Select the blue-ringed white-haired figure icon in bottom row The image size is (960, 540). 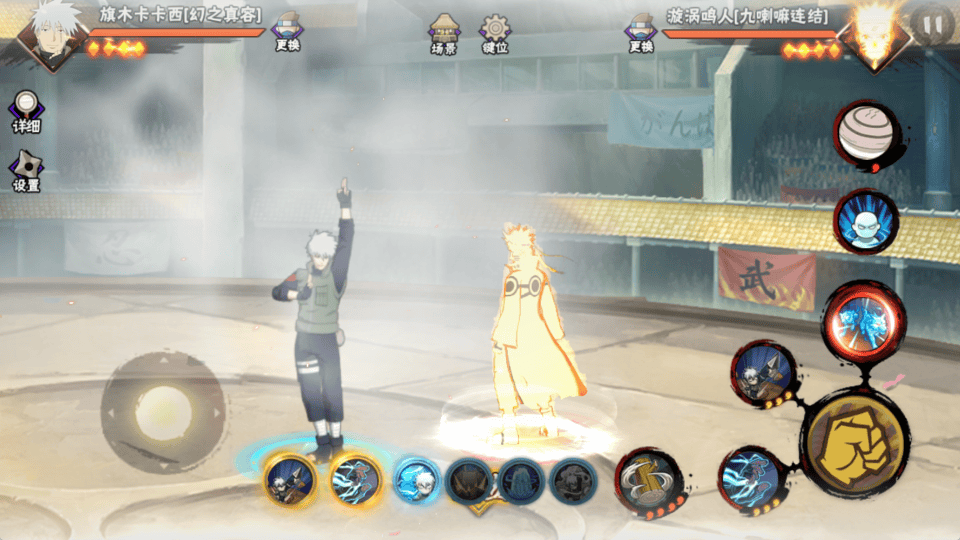[416, 481]
